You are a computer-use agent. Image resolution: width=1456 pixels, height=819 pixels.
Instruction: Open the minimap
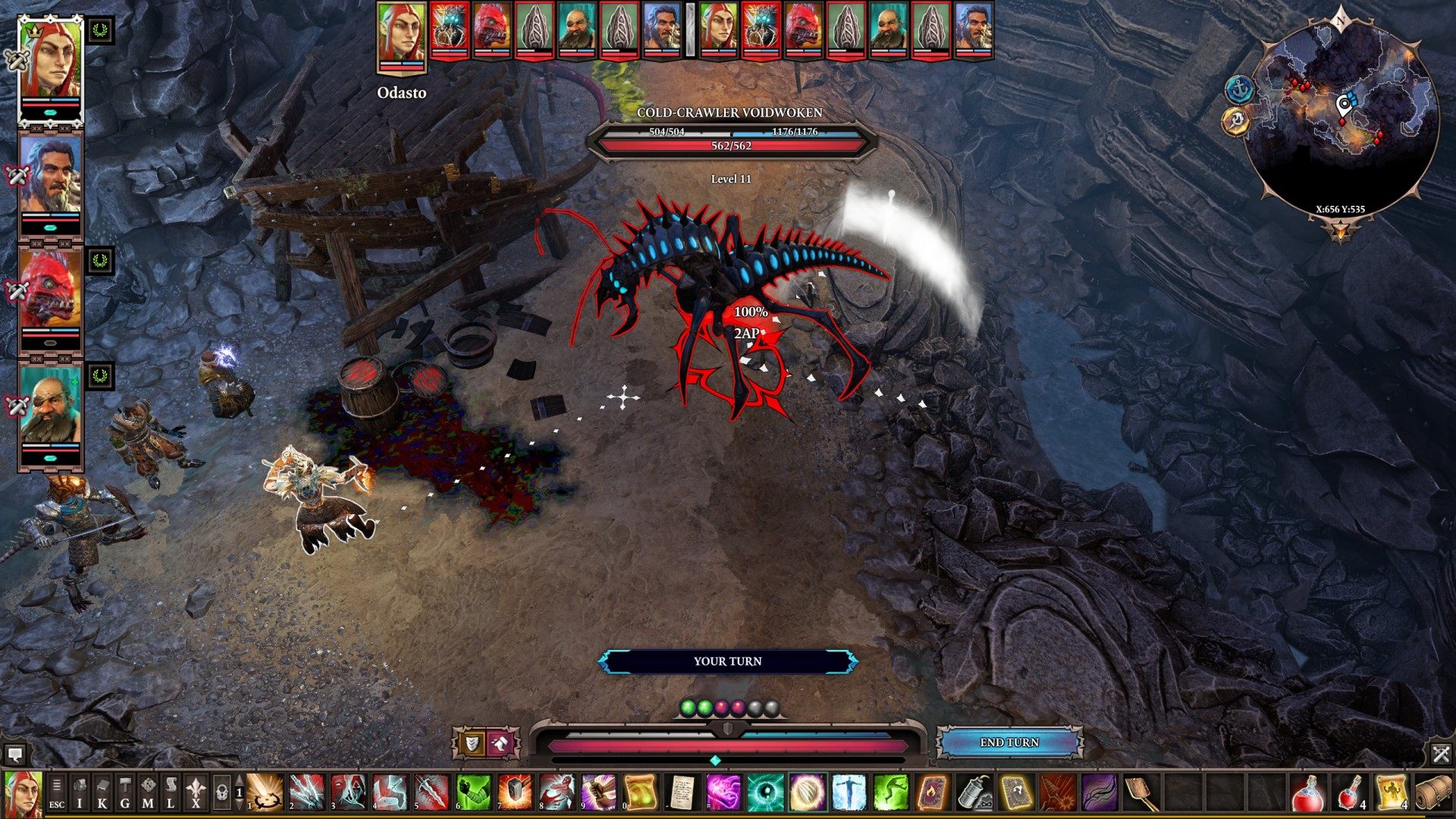tap(1342, 114)
